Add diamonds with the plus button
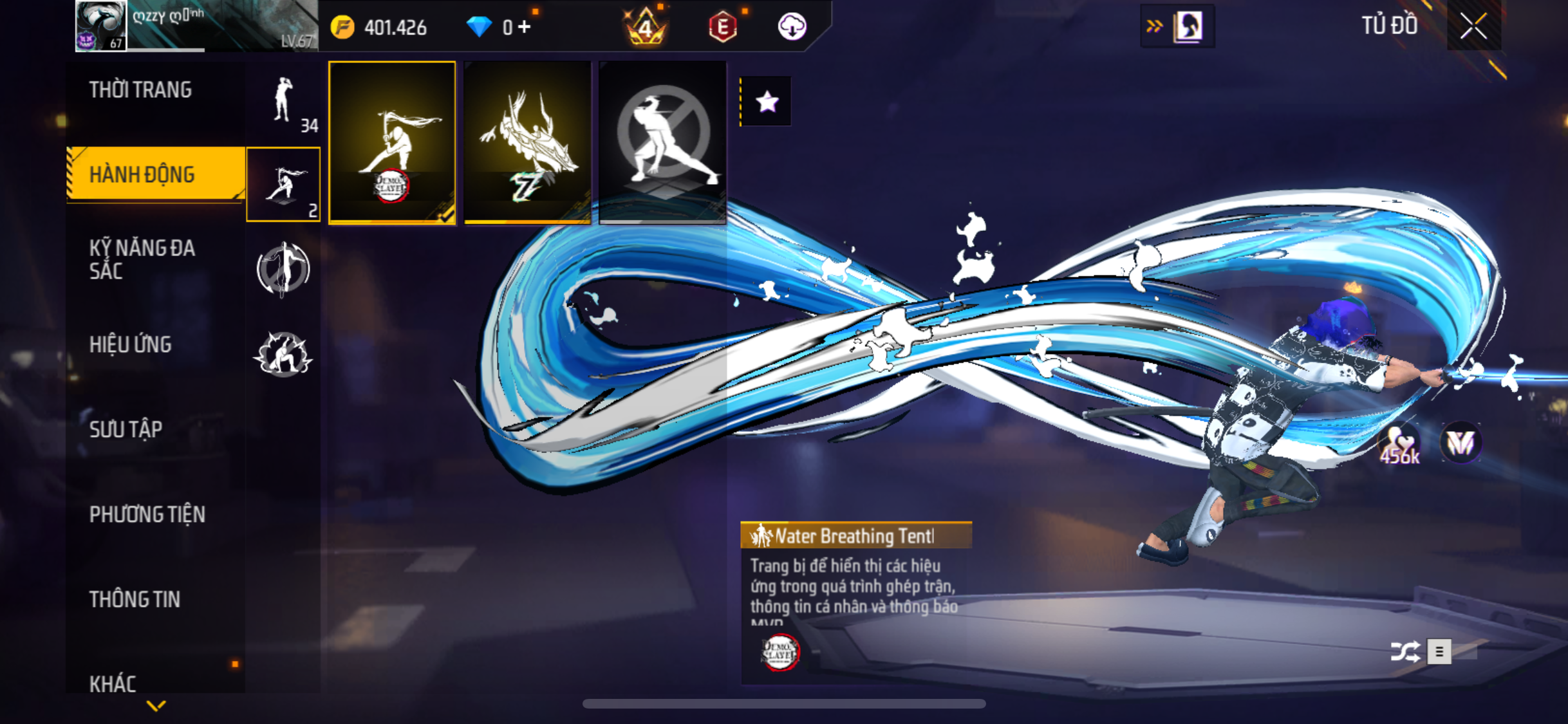Image resolution: width=1568 pixels, height=724 pixels. coord(524,27)
